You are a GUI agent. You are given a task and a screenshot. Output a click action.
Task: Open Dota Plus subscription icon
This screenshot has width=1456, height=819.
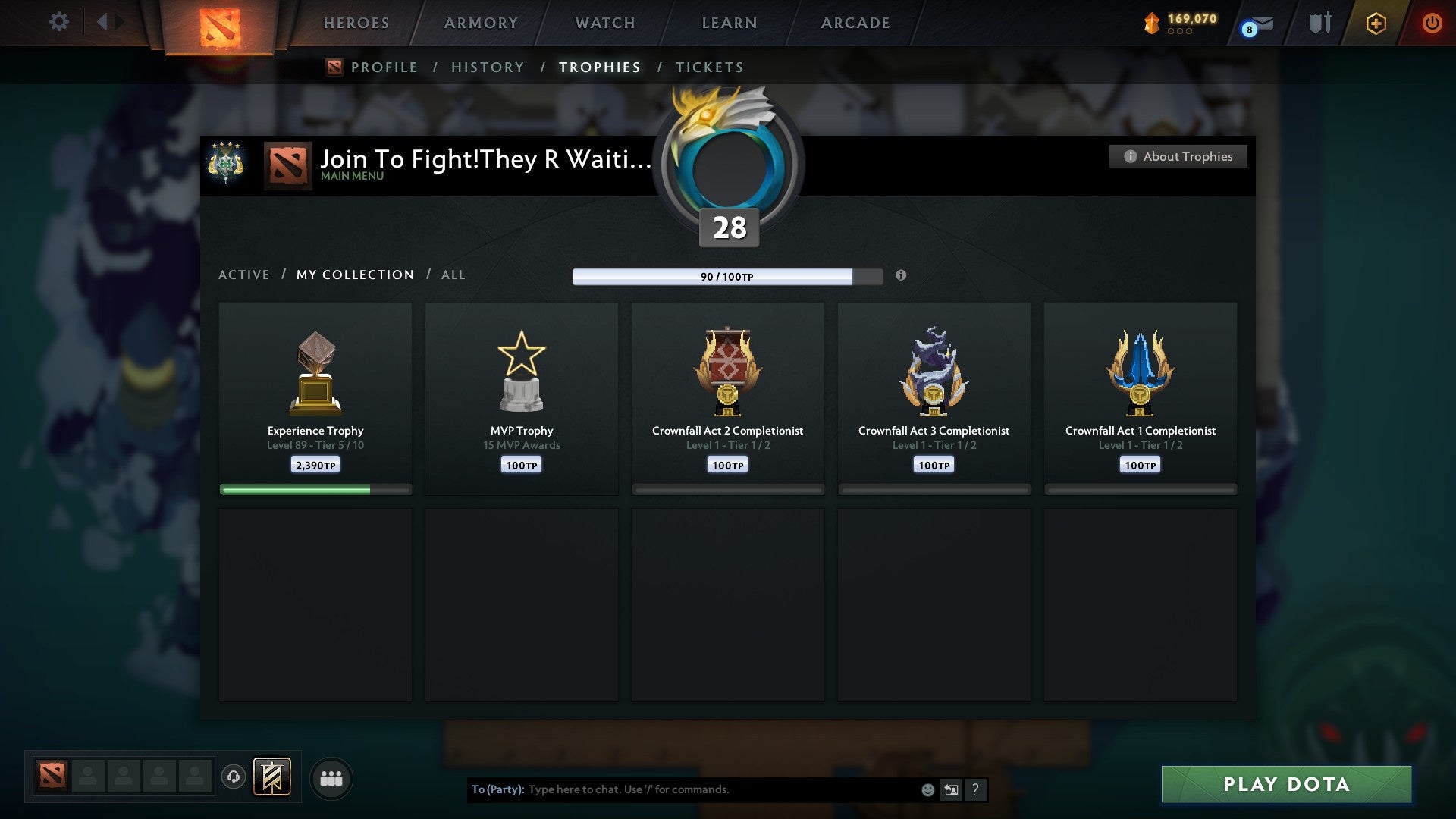tap(1375, 23)
